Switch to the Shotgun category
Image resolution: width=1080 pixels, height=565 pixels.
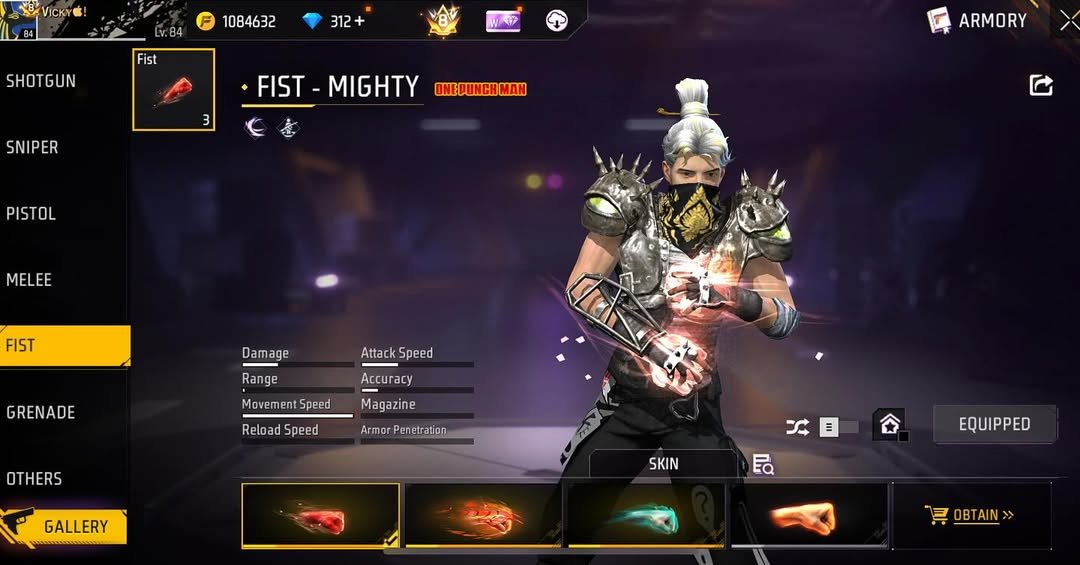click(x=41, y=81)
